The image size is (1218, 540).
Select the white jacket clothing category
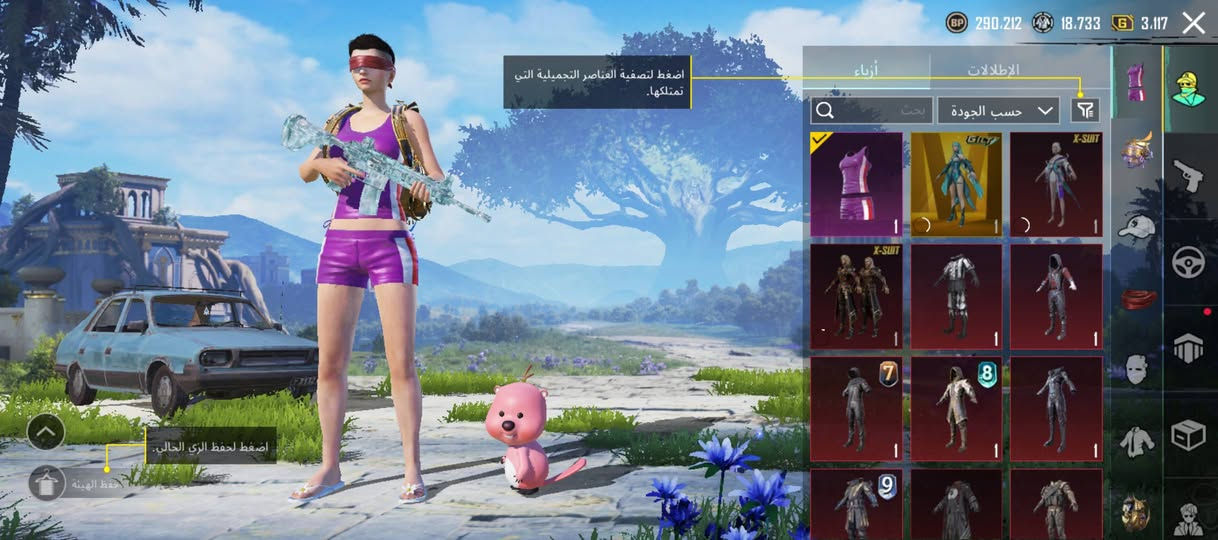click(1136, 440)
